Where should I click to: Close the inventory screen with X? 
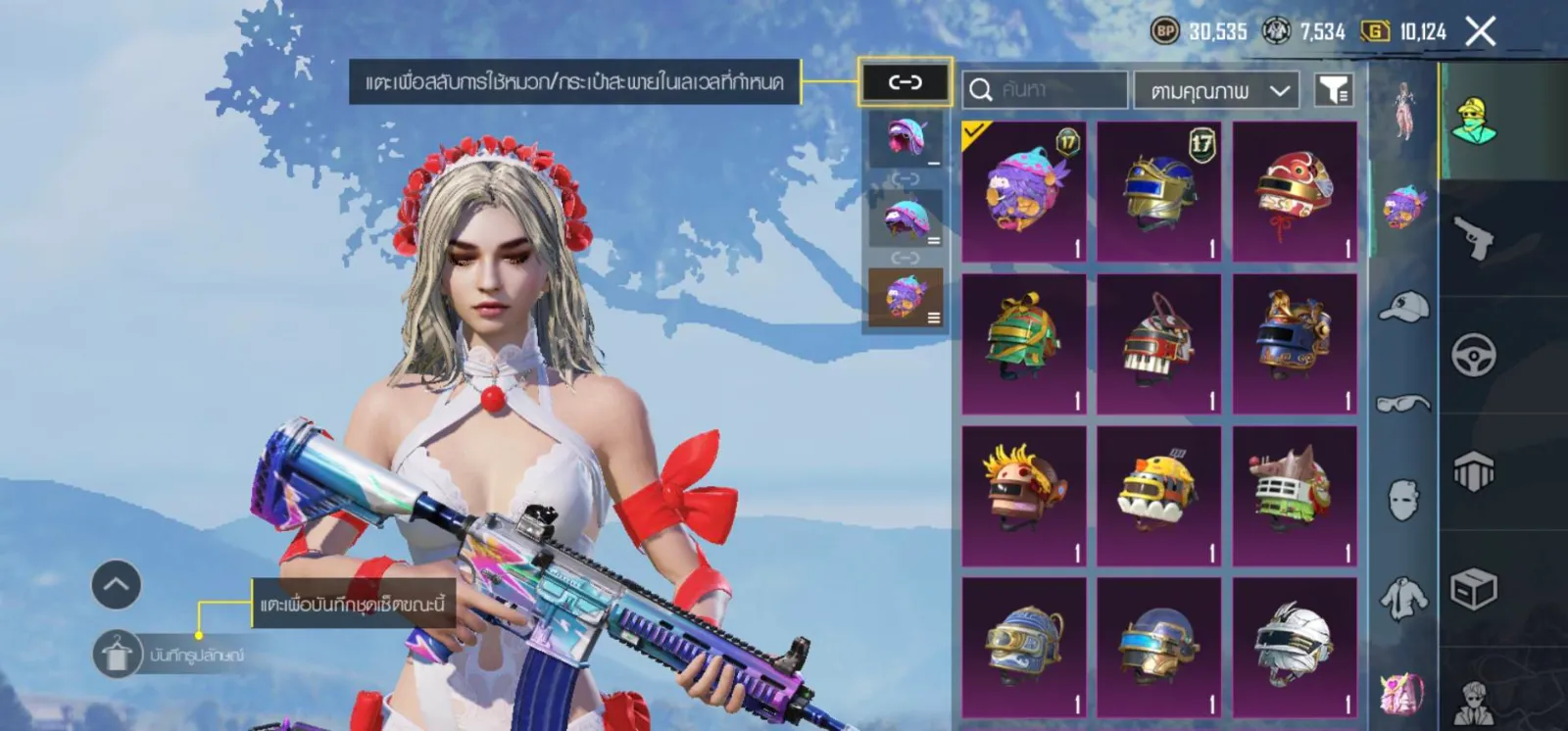click(x=1481, y=31)
